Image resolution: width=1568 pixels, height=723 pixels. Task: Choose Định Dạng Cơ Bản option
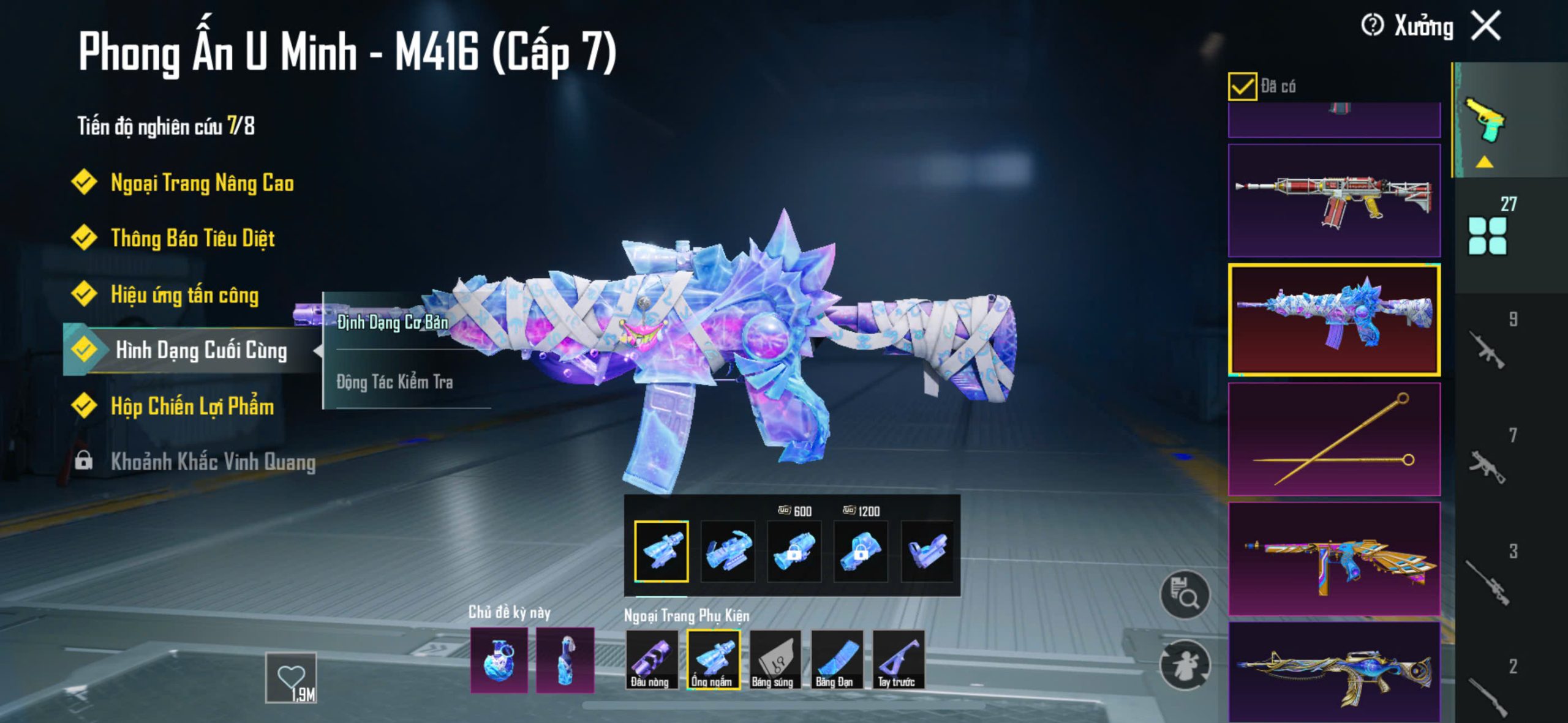393,322
